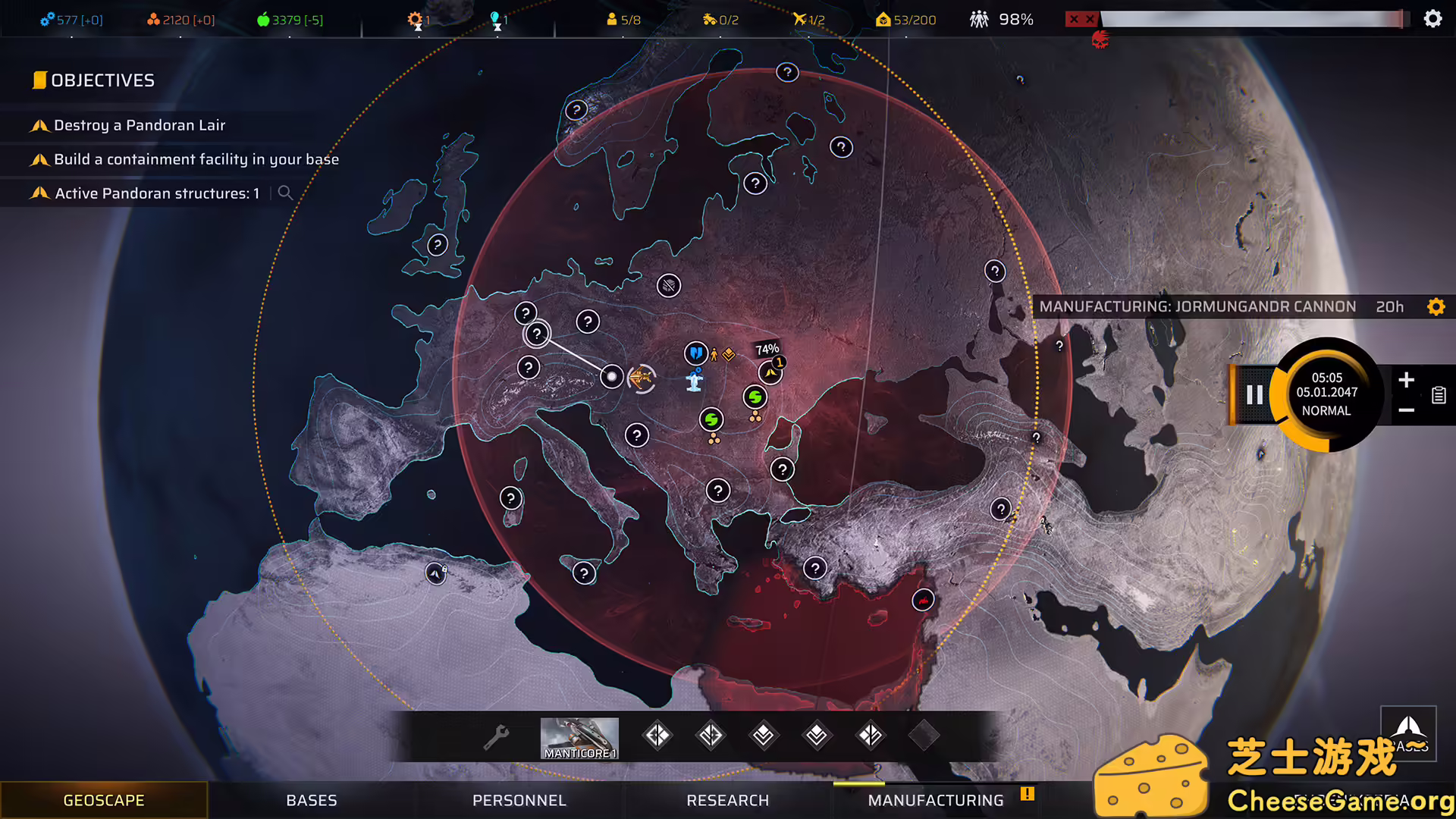1456x819 pixels.
Task: Open manufacturing settings gear beside Jormungandr Cannon
Action: coord(1436,306)
